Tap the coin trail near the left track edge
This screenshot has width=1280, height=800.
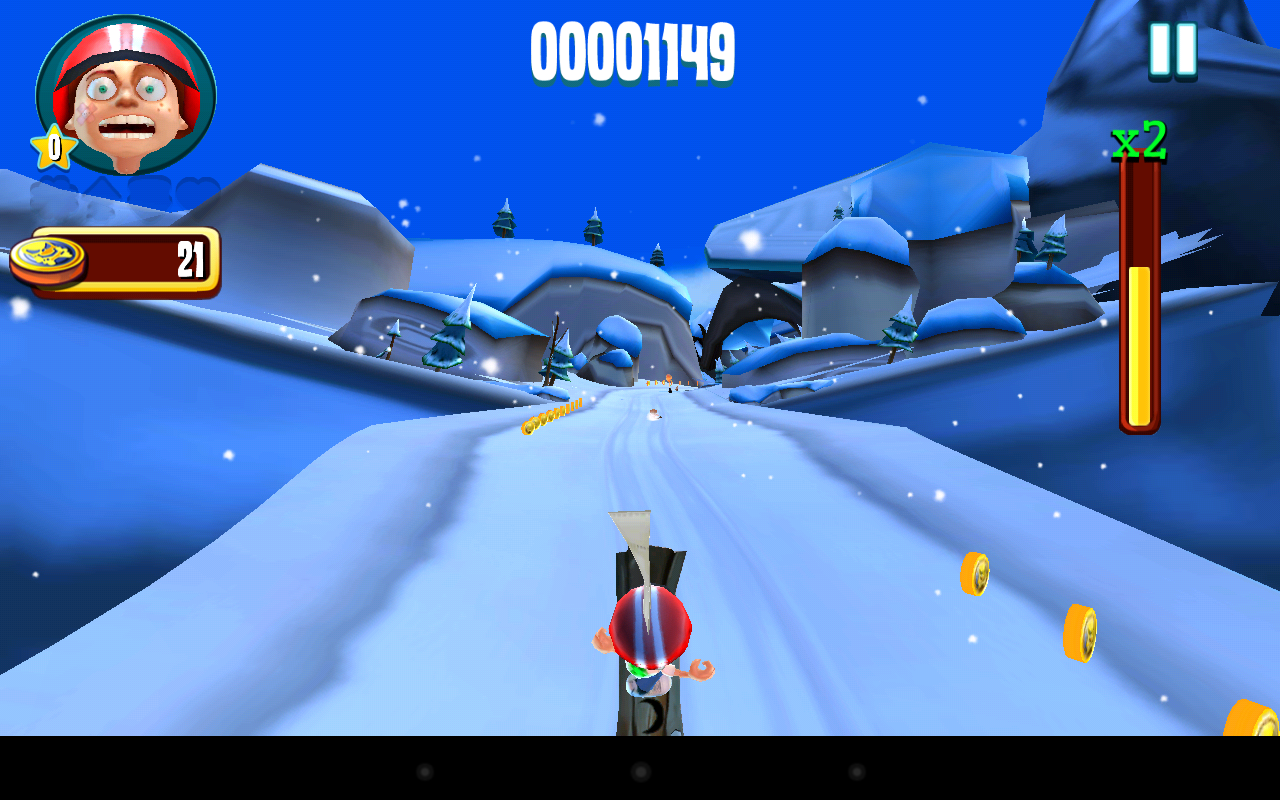(x=550, y=415)
